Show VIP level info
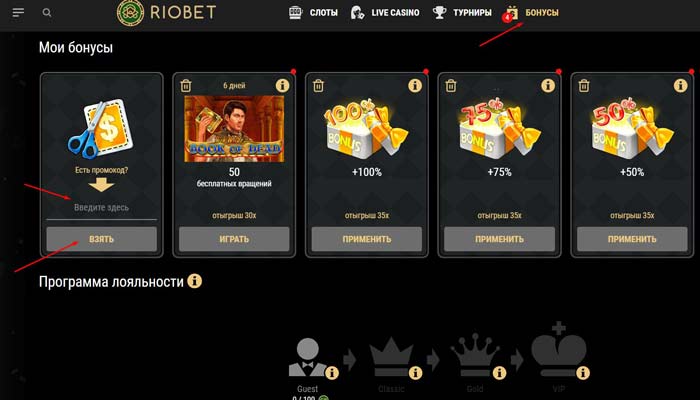 [581, 373]
